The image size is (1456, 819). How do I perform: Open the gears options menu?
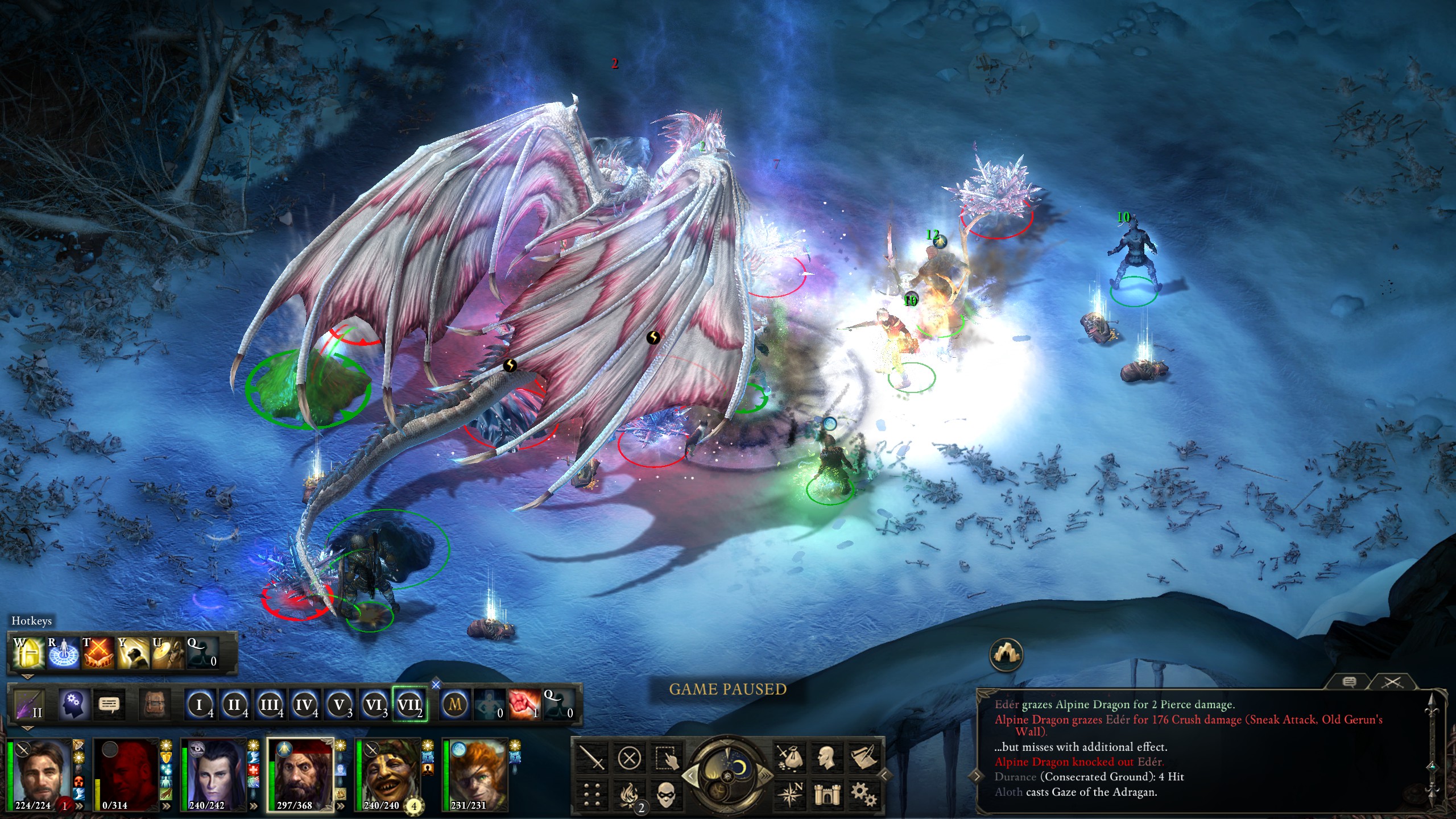(x=863, y=795)
